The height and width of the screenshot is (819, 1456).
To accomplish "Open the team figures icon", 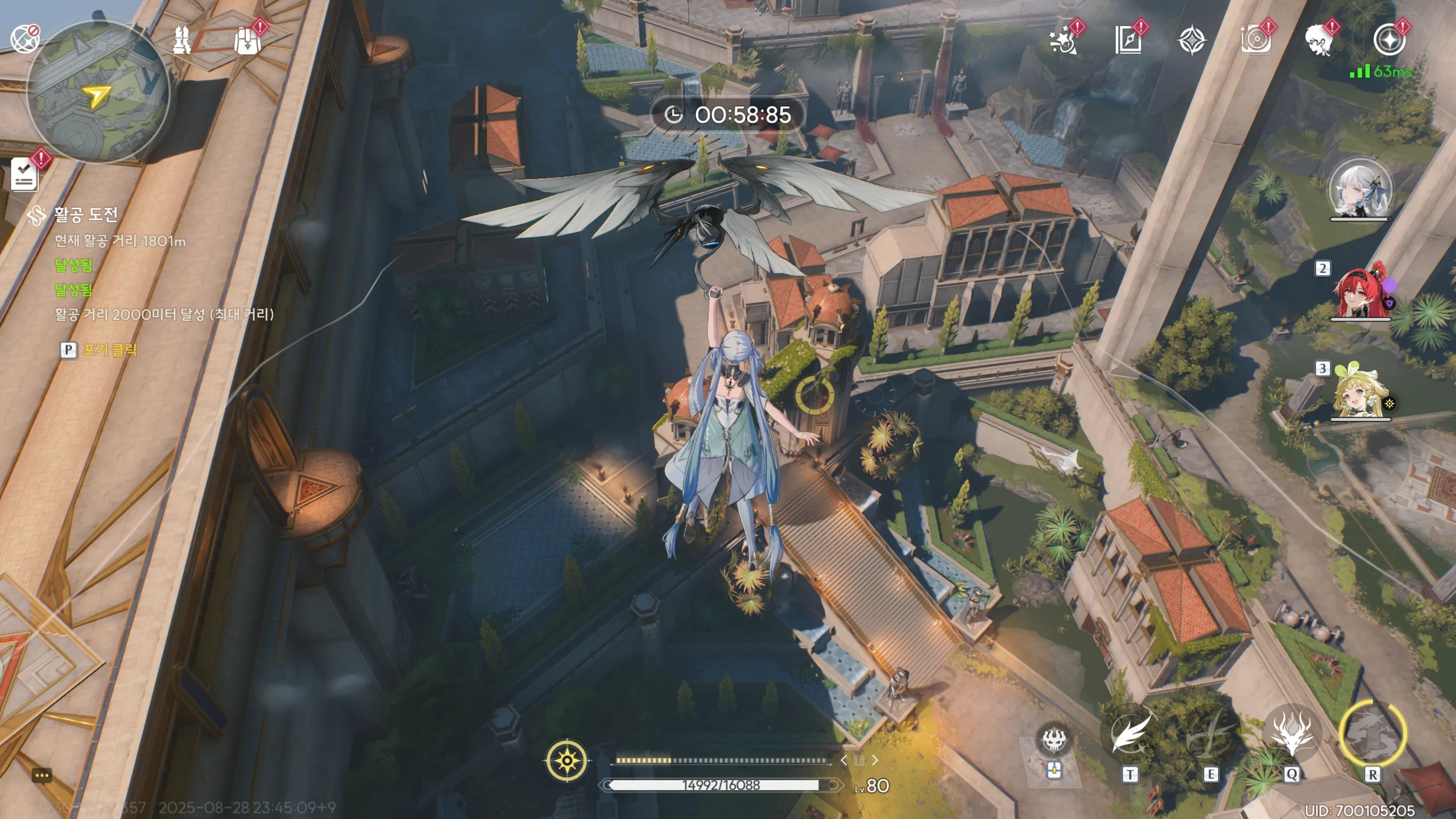I will coord(183,41).
